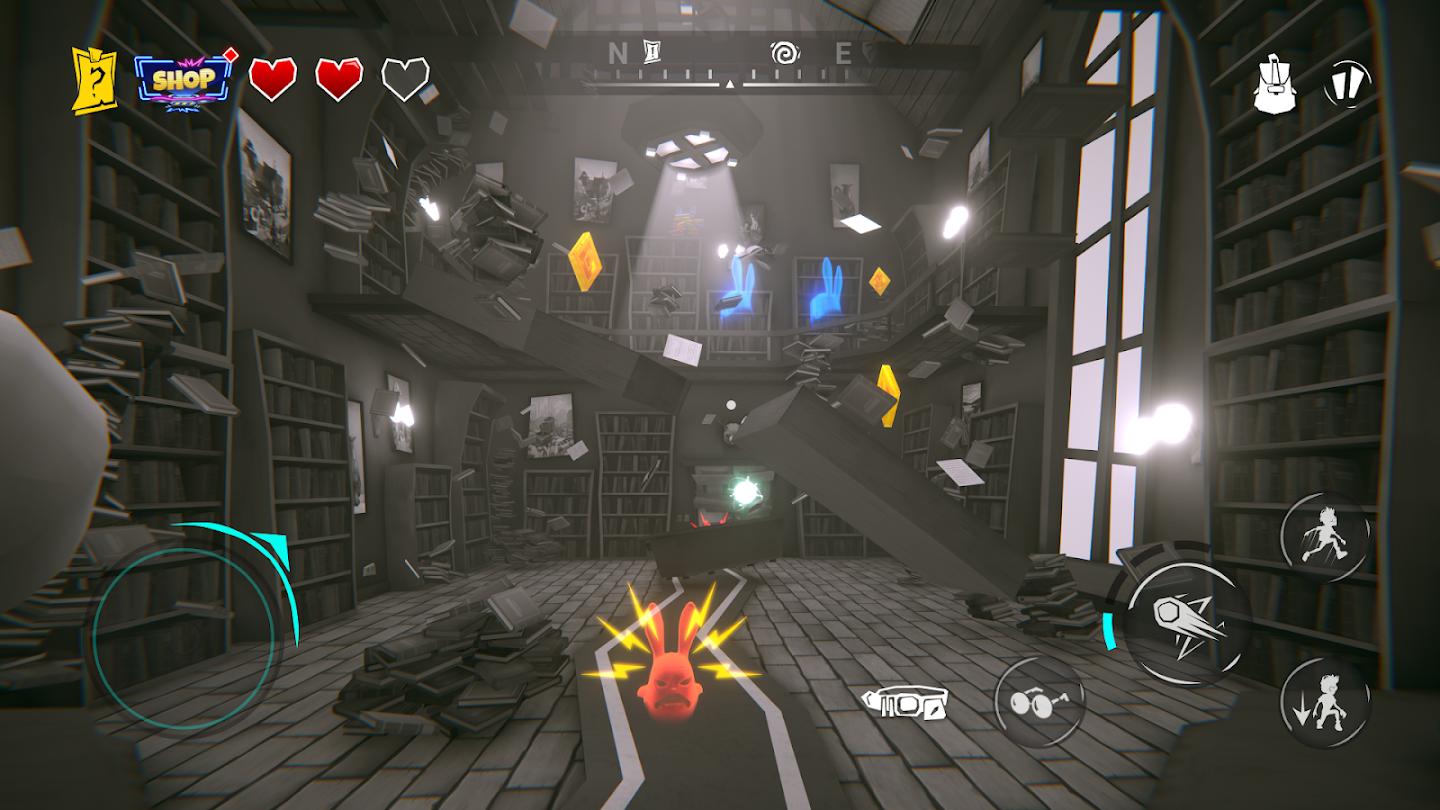Image resolution: width=1440 pixels, height=810 pixels.
Task: Activate the crouch down-arrow button
Action: coord(1324,702)
